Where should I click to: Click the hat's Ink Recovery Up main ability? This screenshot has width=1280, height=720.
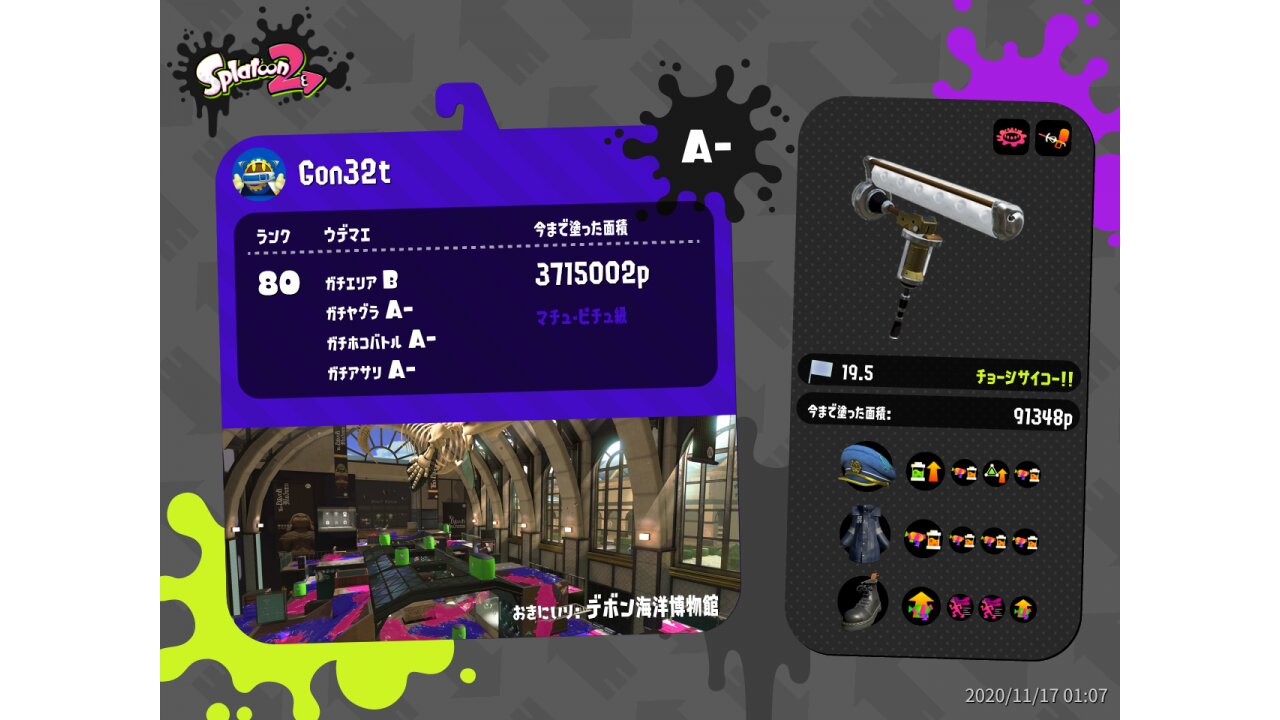click(925, 471)
